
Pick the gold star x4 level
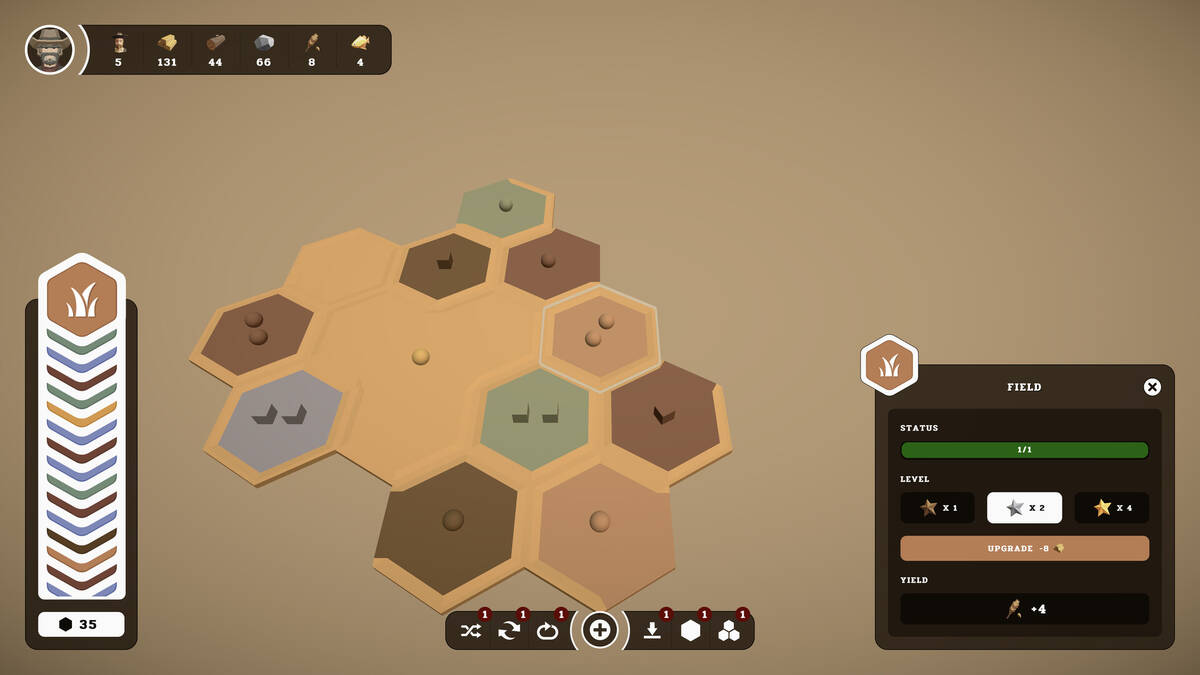(1111, 508)
